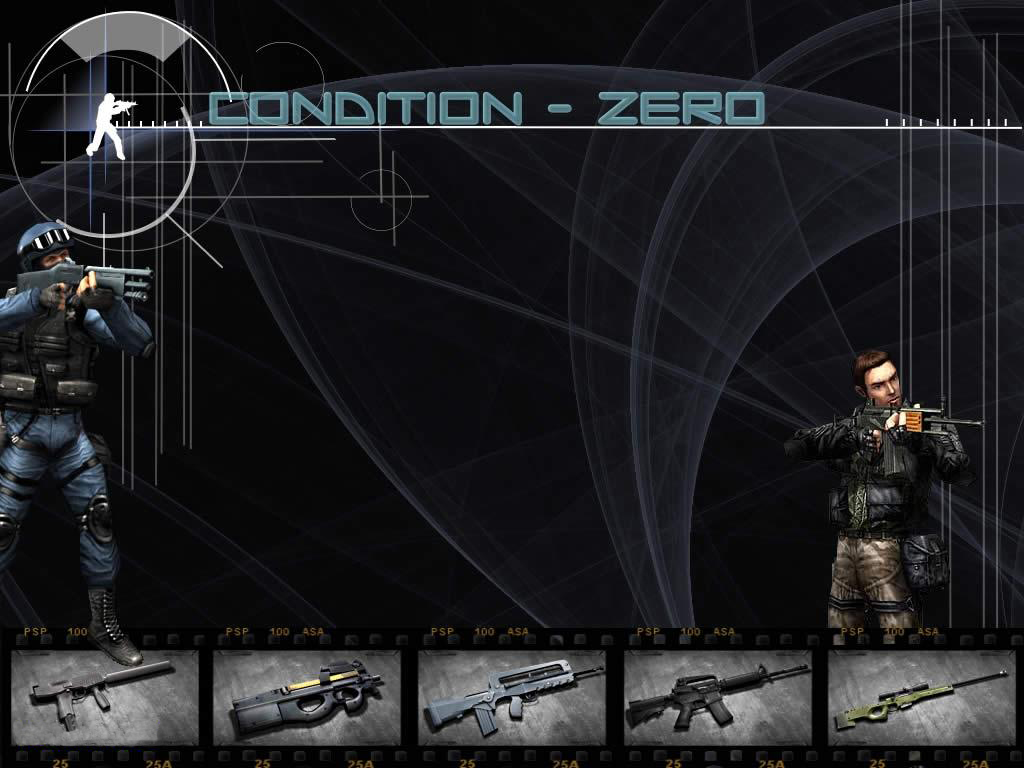The width and height of the screenshot is (1024, 768).
Task: Select the M4A1 carbine thumbnail
Action: tap(717, 697)
